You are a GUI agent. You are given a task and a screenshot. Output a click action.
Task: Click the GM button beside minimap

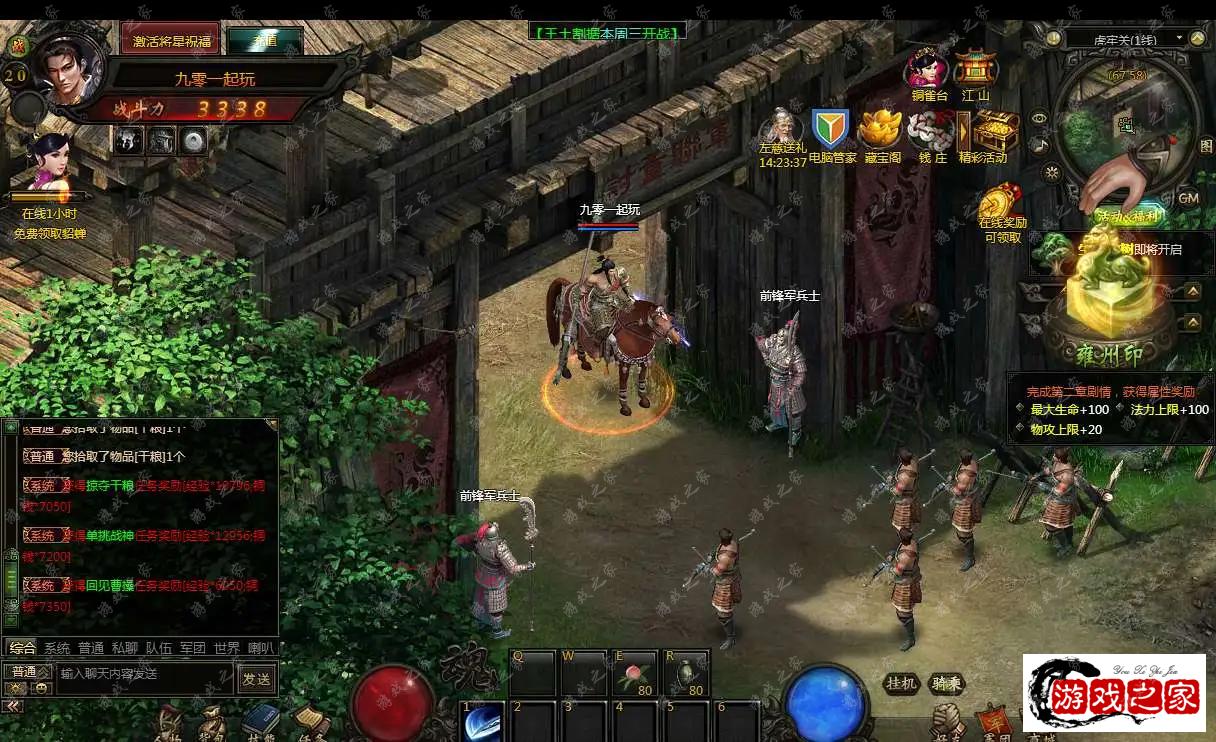pyautogui.click(x=1188, y=198)
